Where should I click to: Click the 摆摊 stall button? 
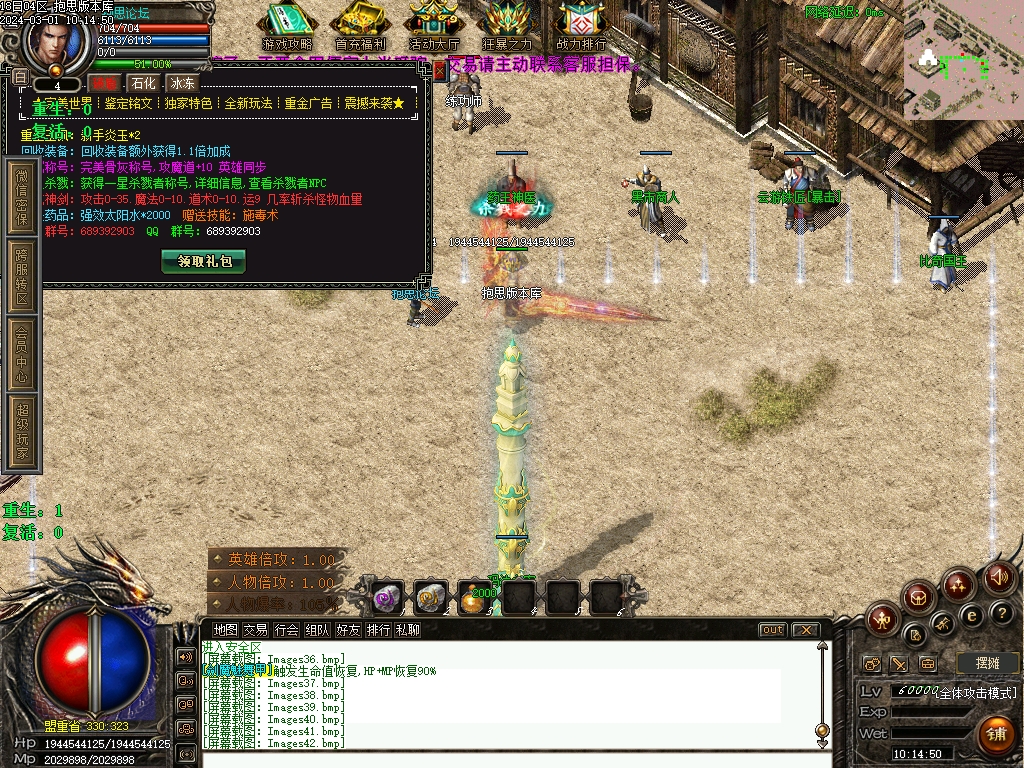[x=987, y=663]
